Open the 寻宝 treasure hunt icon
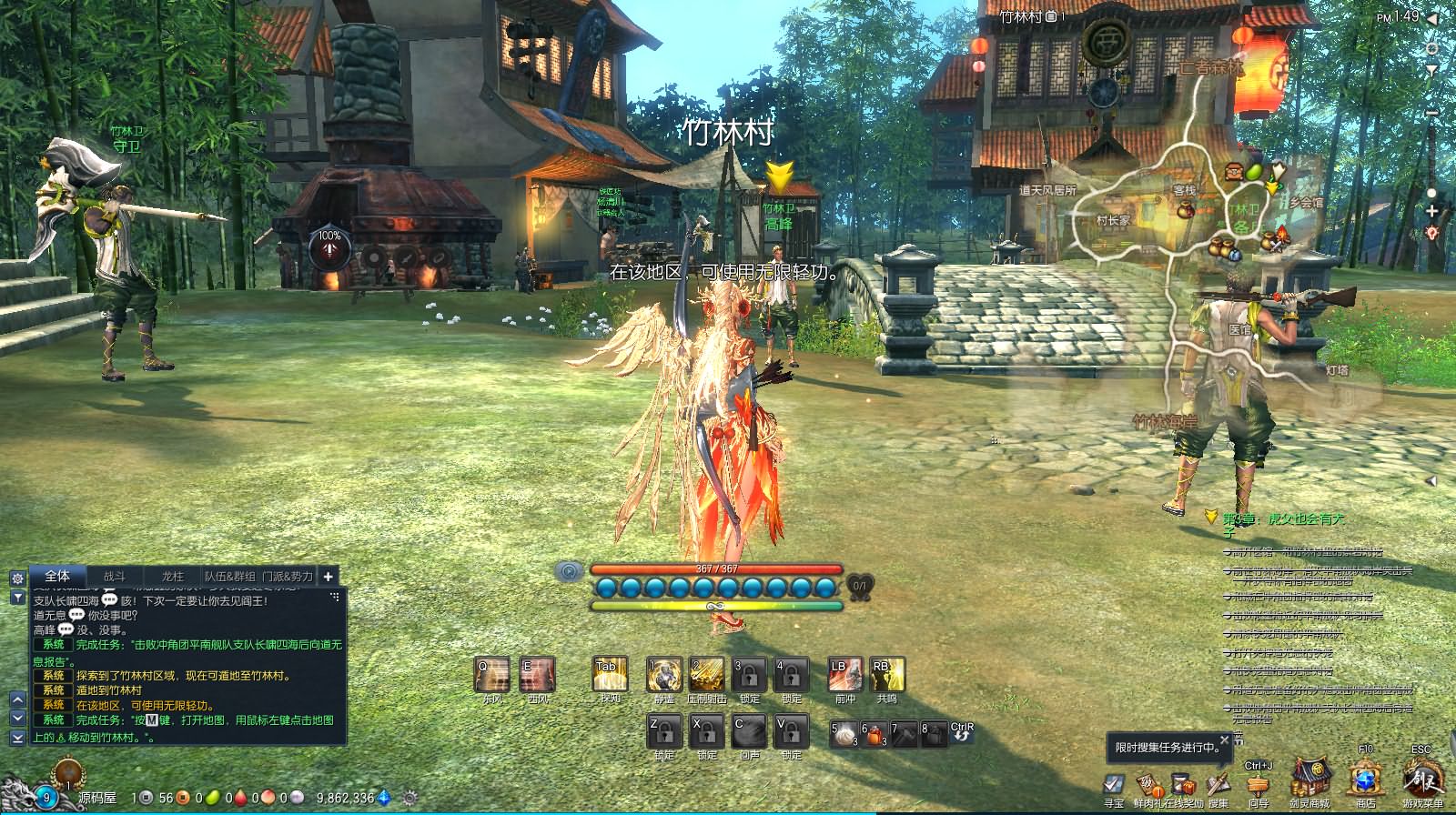 click(x=1114, y=786)
